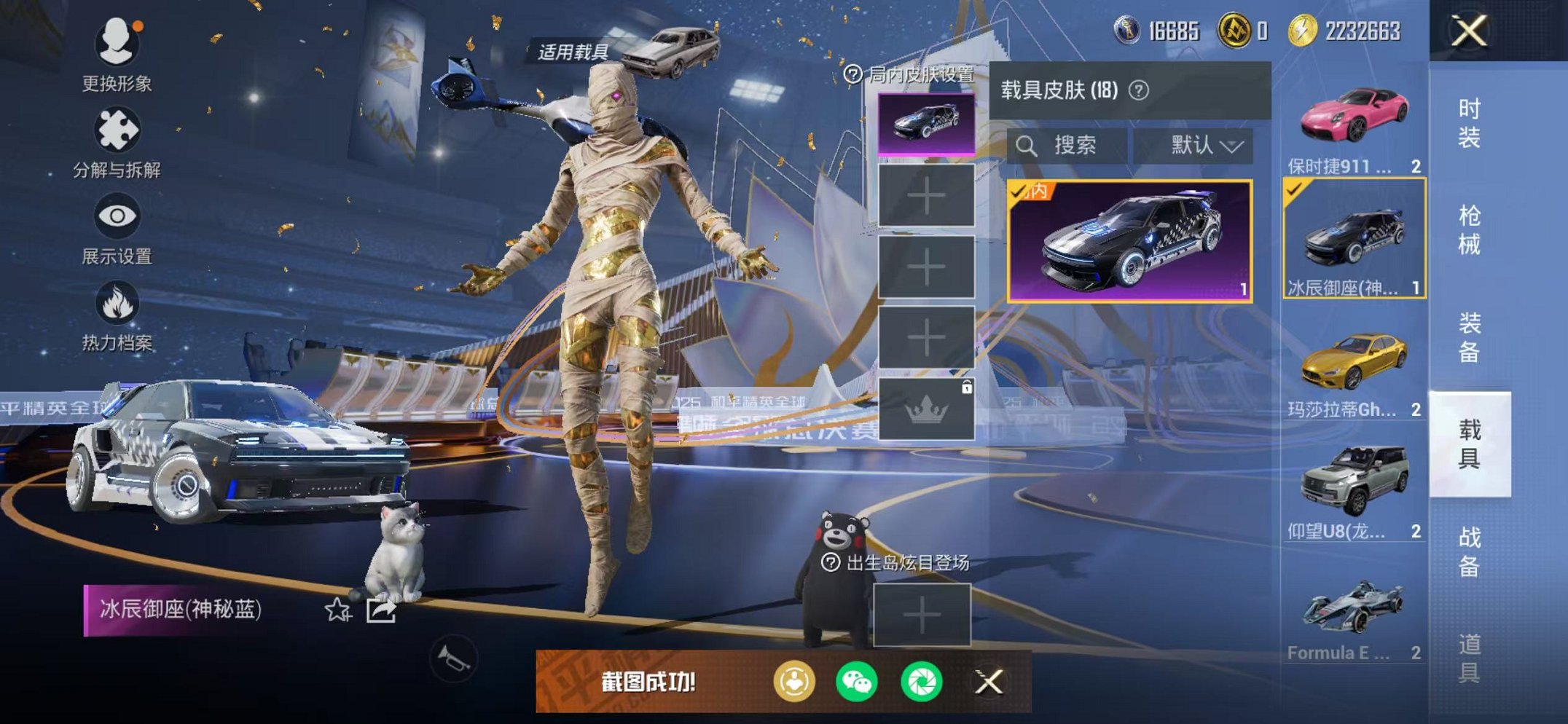
Task: Share the skin via the arrow icon
Action: point(381,610)
